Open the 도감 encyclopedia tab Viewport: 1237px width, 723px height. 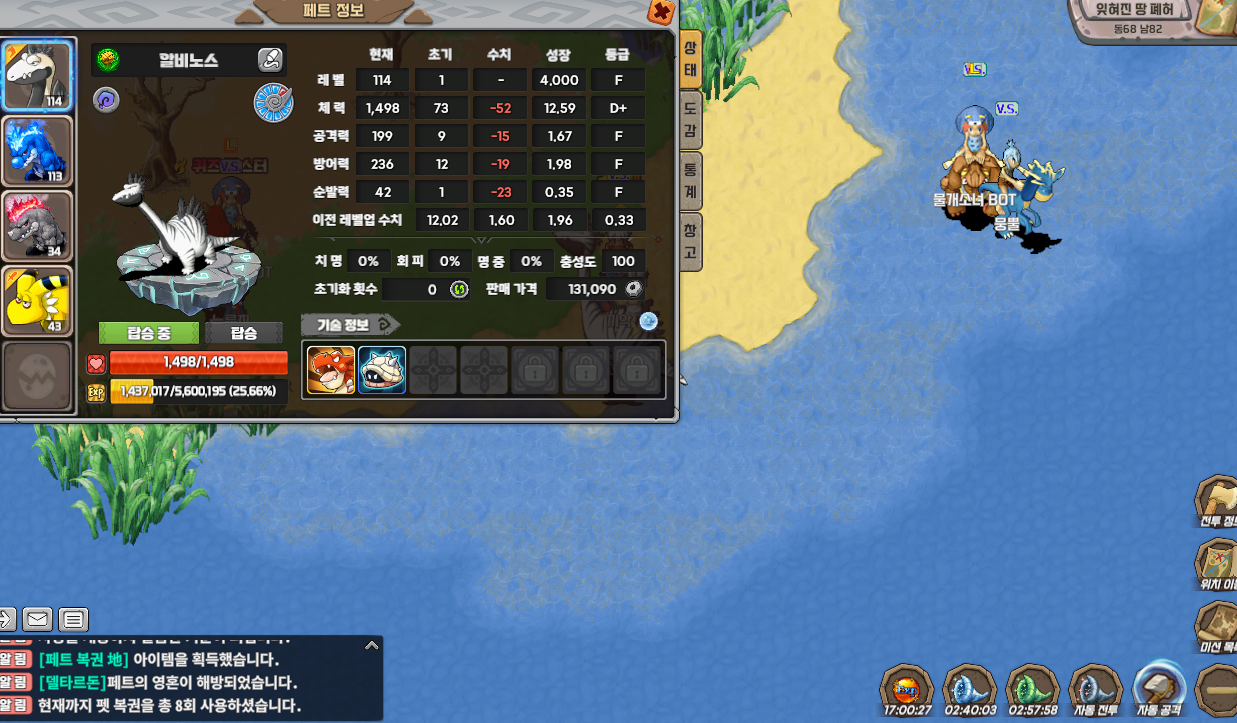click(x=690, y=119)
